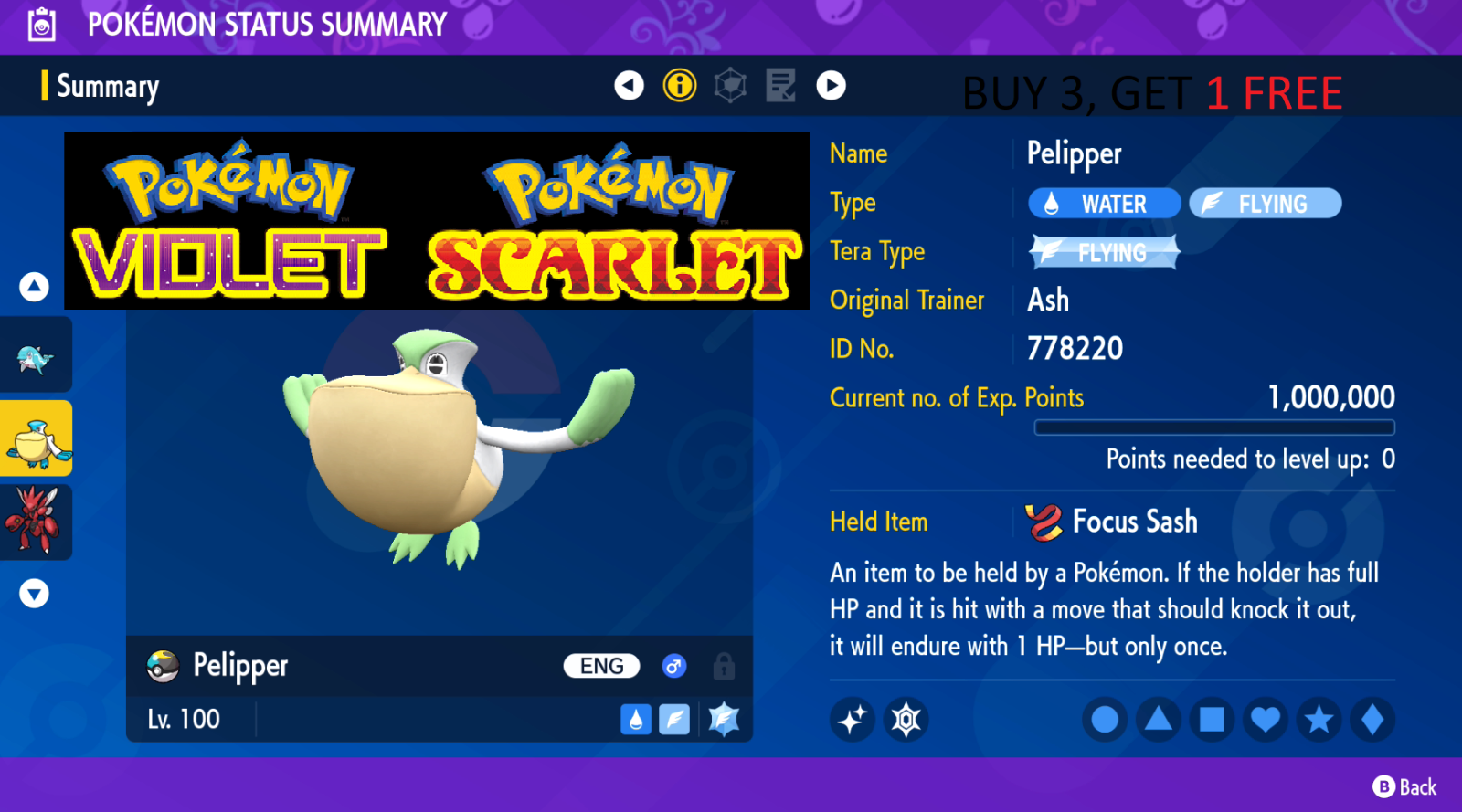Go to the previous Pokémon page arrow
1462x812 pixels.
click(x=630, y=85)
